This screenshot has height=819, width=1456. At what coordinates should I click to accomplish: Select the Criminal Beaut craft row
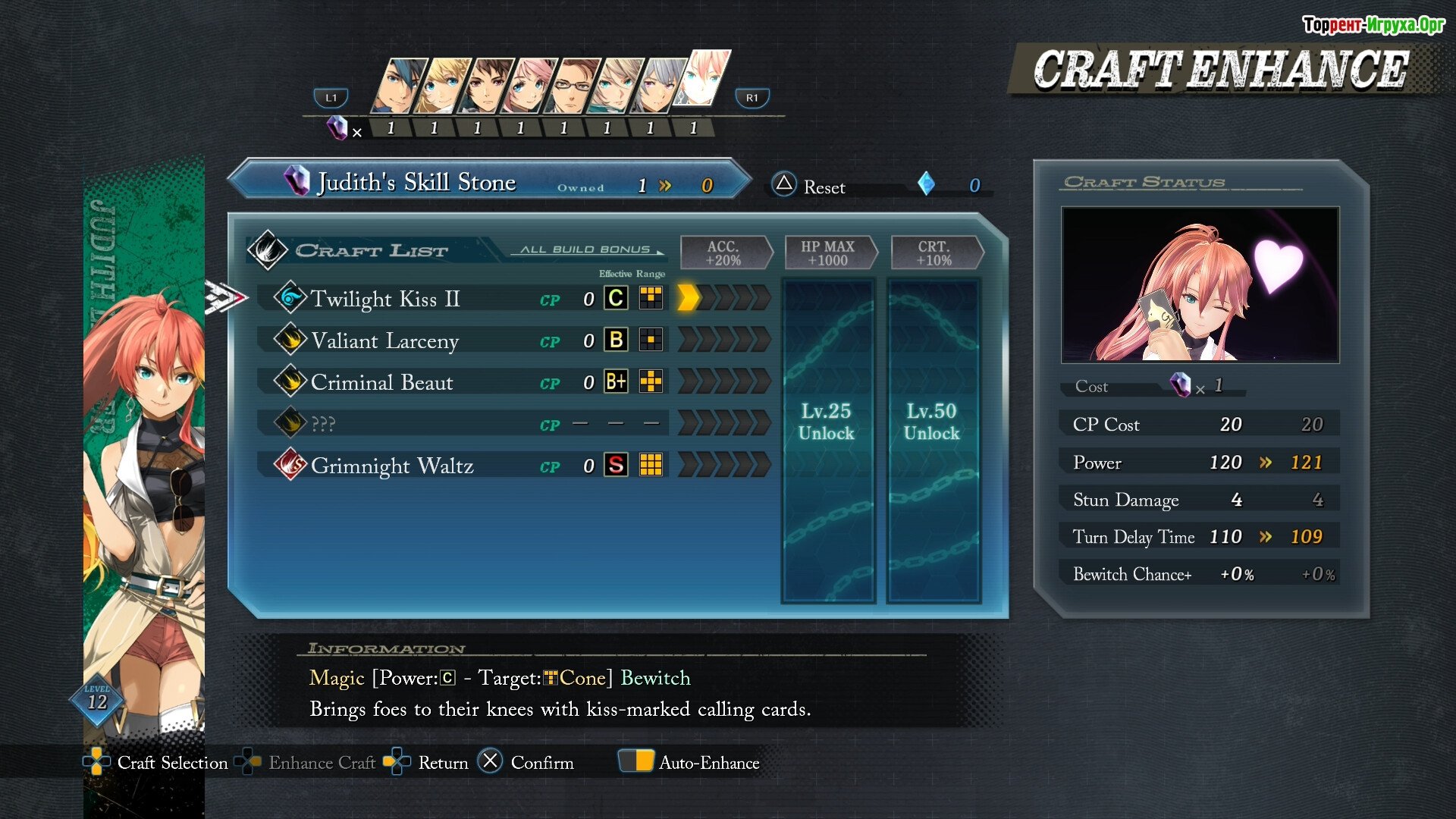click(381, 382)
